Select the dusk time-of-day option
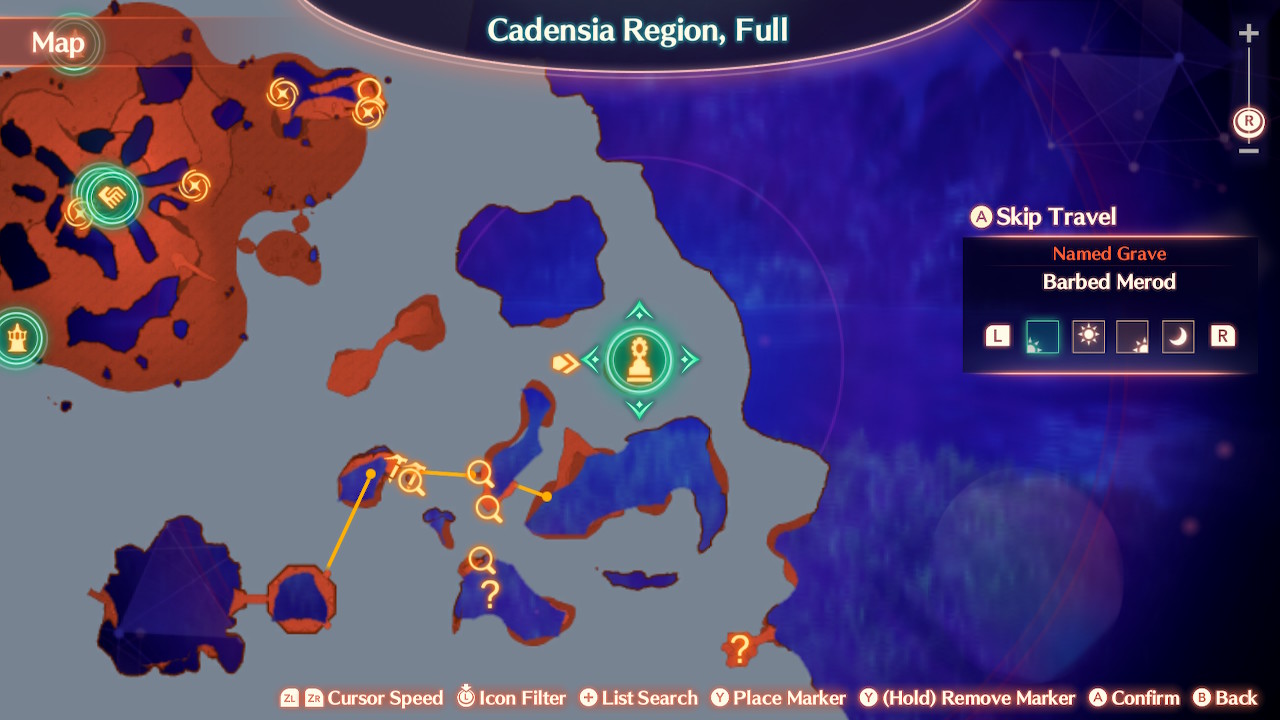 coord(1133,336)
